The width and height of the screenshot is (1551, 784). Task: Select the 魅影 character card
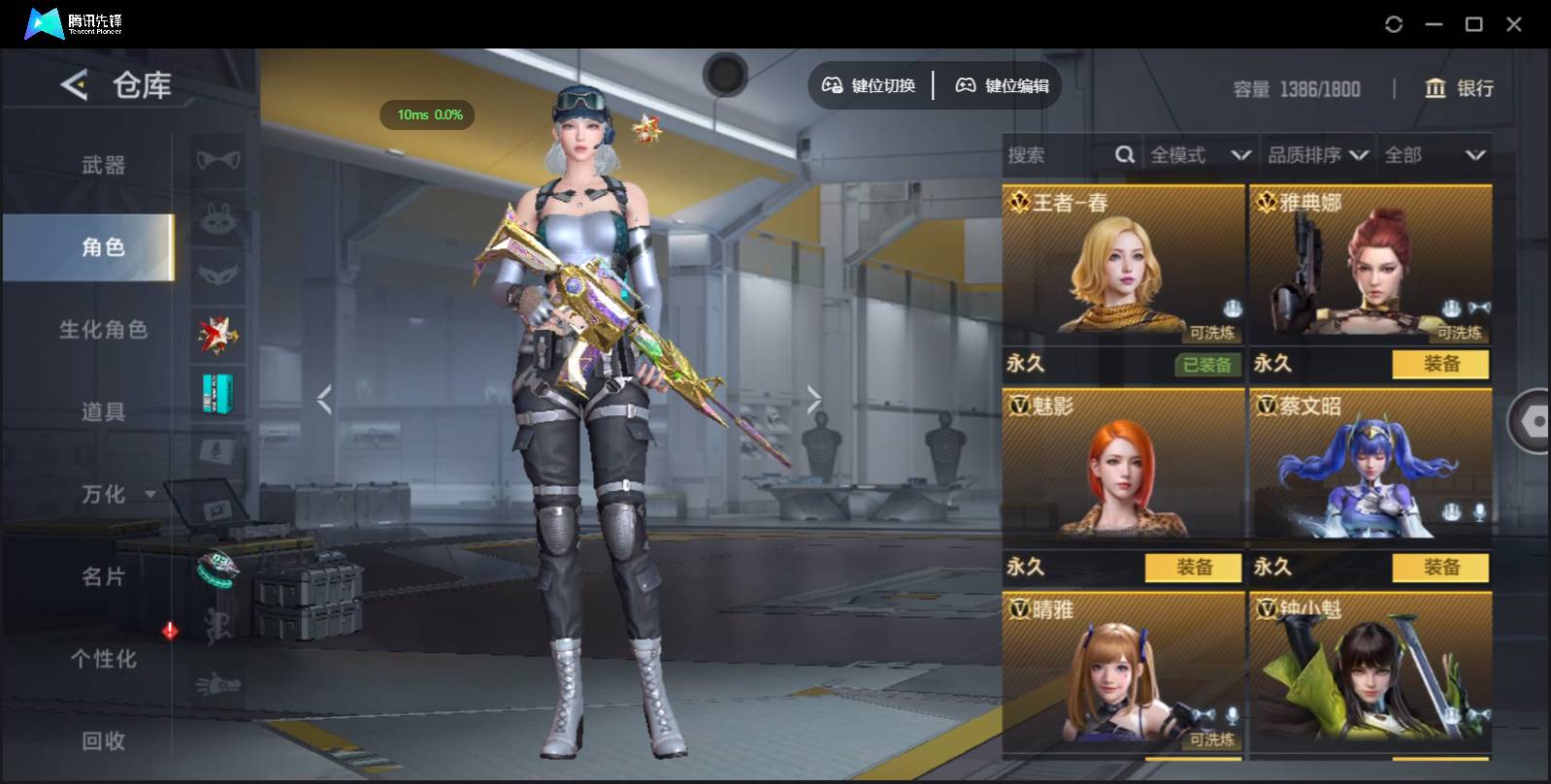pyautogui.click(x=1122, y=464)
